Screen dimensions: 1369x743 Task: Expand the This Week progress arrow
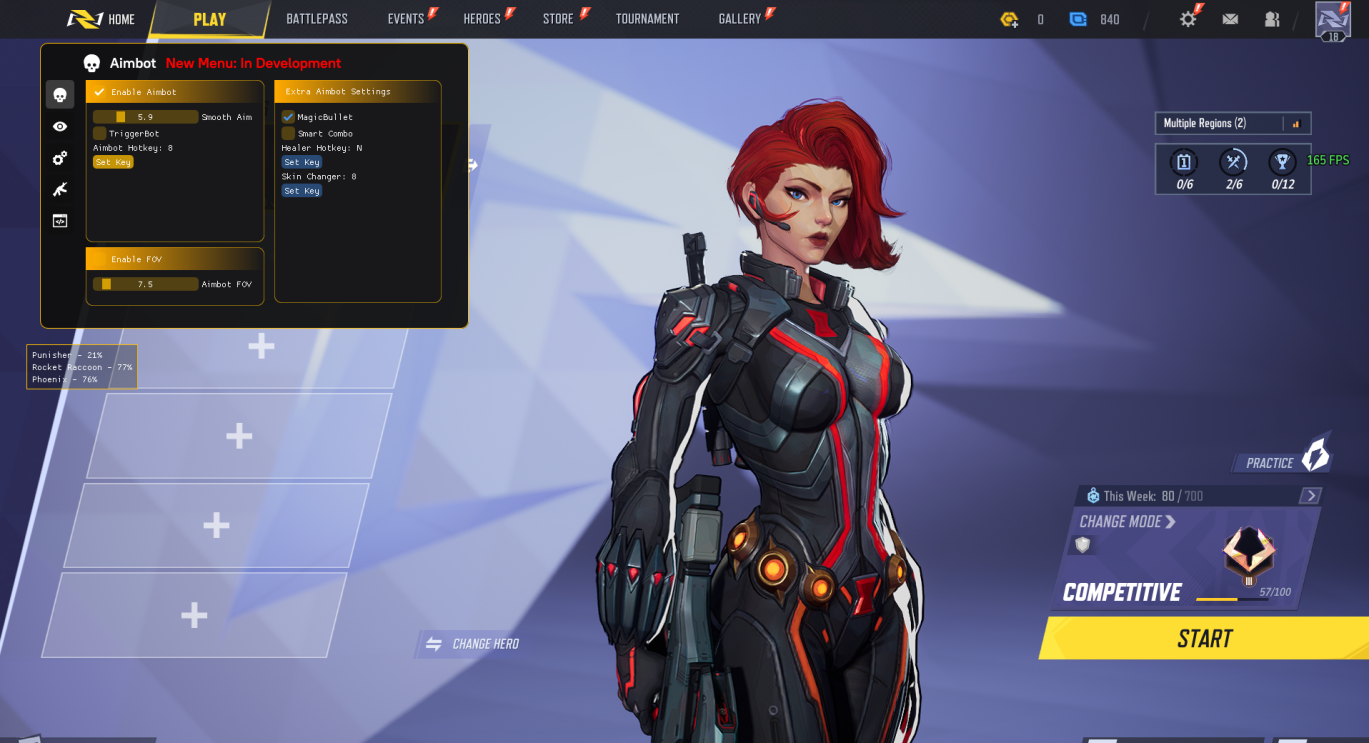(x=1310, y=496)
